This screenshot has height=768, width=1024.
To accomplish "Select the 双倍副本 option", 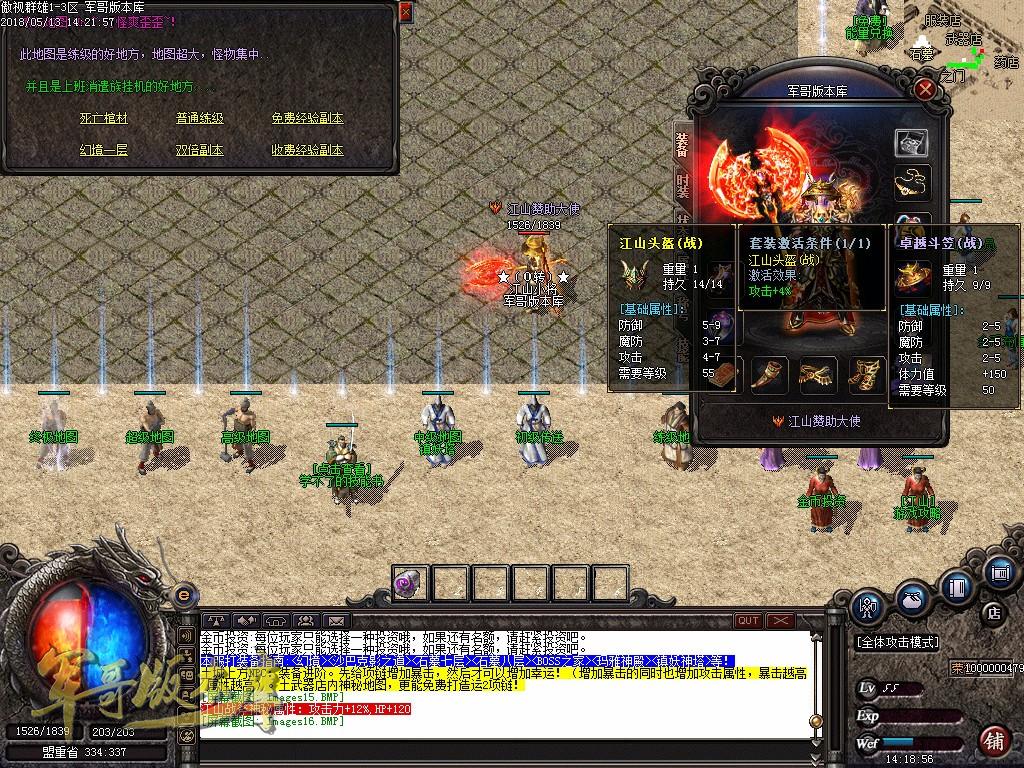I will tap(200, 150).
